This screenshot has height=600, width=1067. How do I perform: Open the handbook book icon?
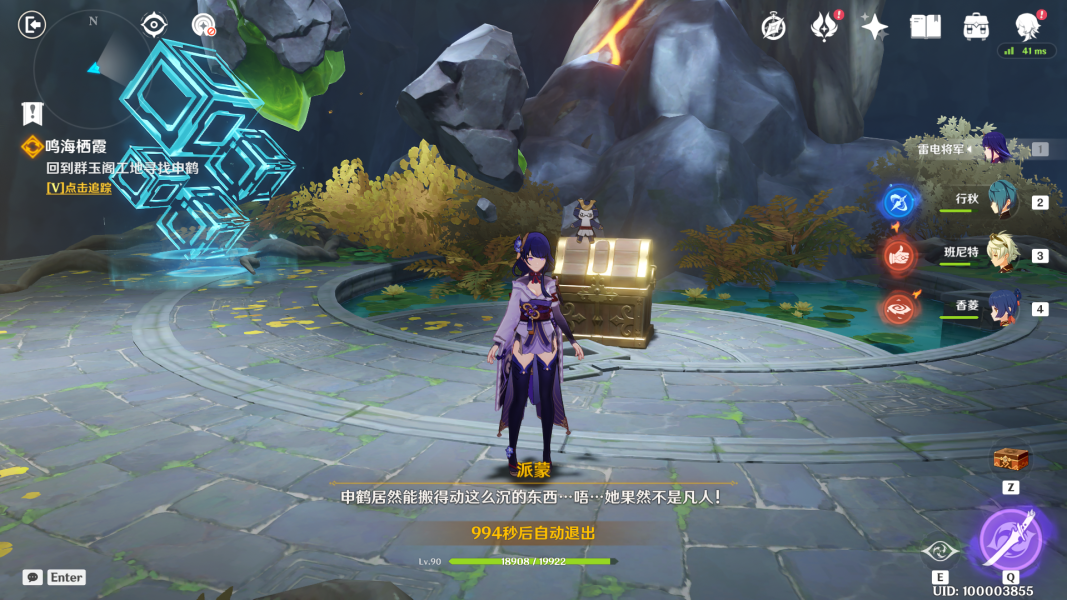(925, 27)
